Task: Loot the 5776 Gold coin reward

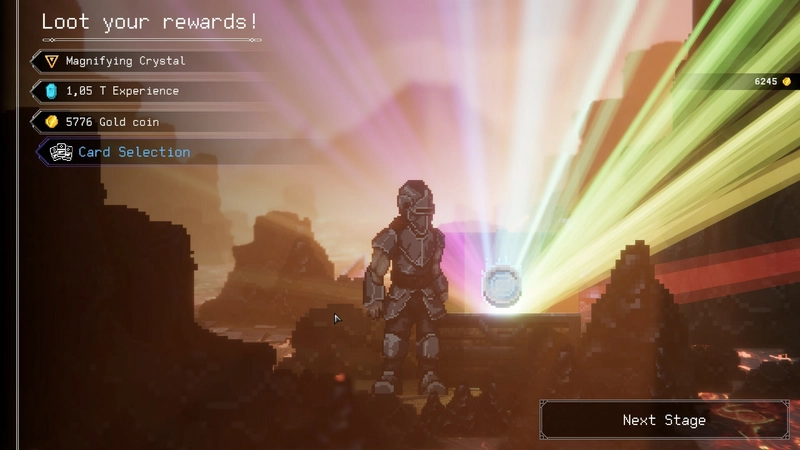Action: 112,122
